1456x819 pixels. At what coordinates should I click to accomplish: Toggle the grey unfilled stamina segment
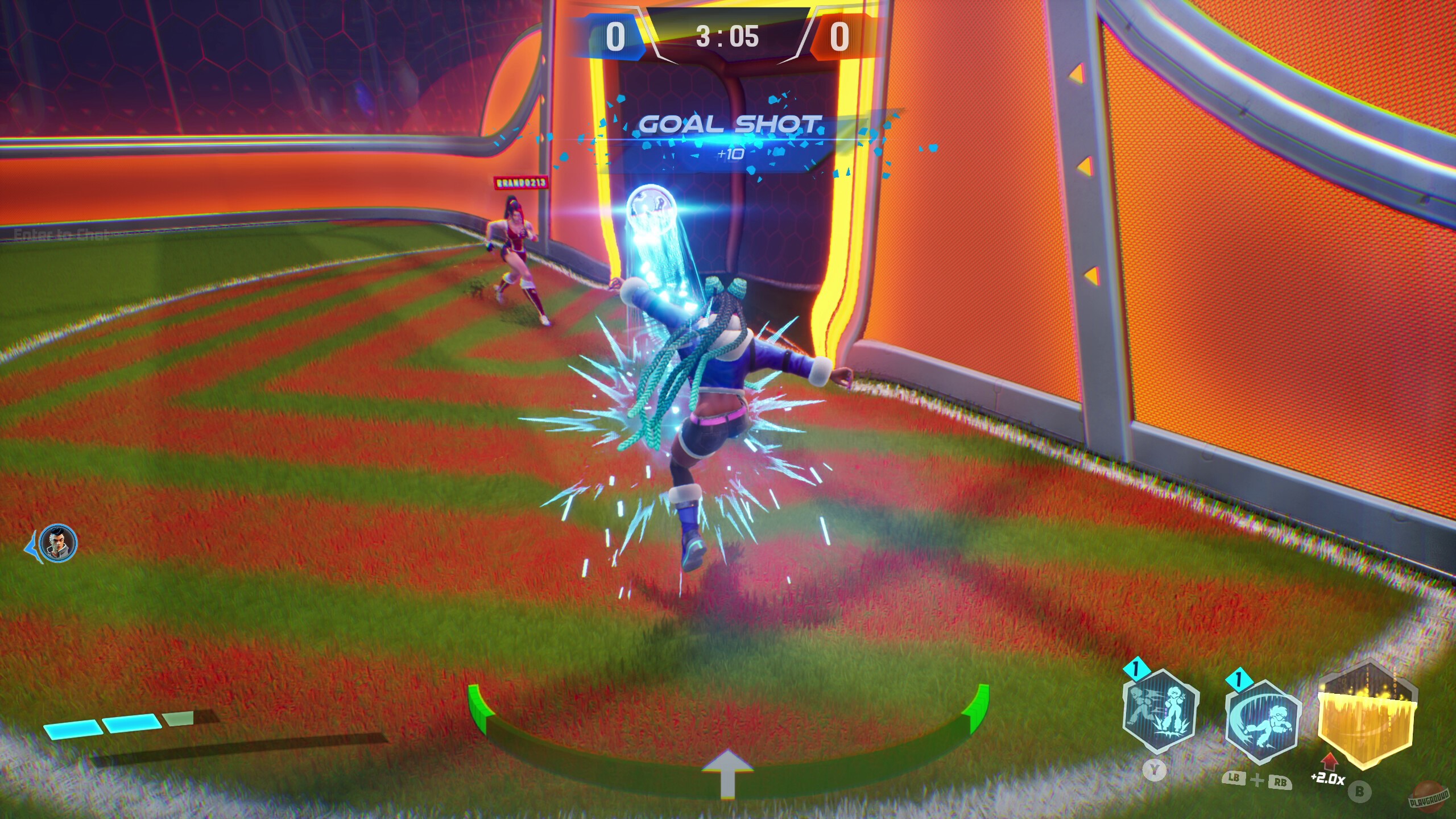pyautogui.click(x=177, y=718)
